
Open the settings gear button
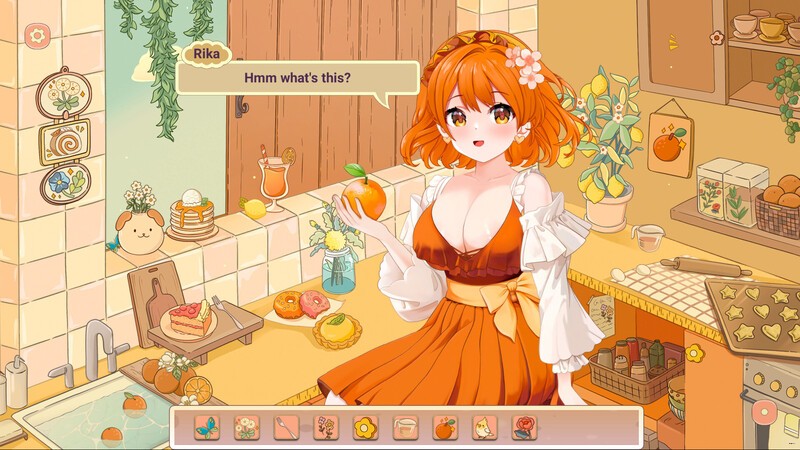tap(38, 36)
